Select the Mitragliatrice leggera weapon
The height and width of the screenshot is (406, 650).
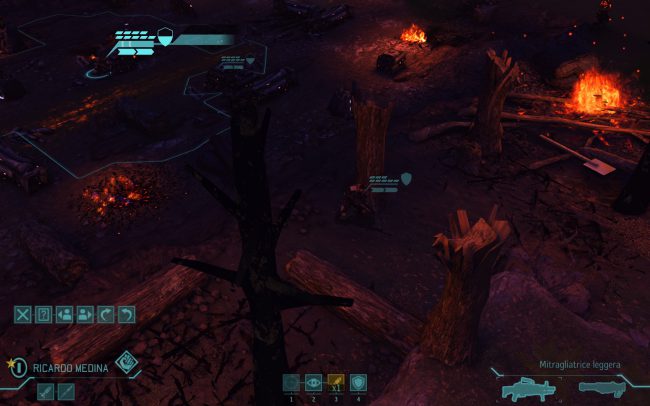529,387
